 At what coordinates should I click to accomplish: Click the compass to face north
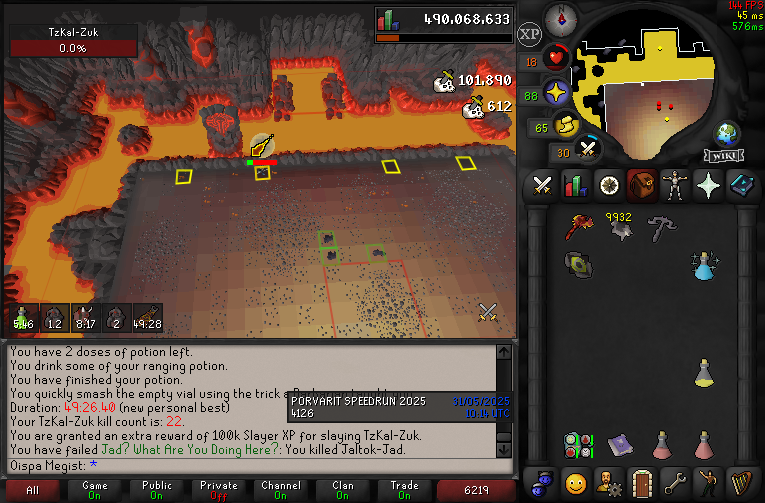(560, 19)
